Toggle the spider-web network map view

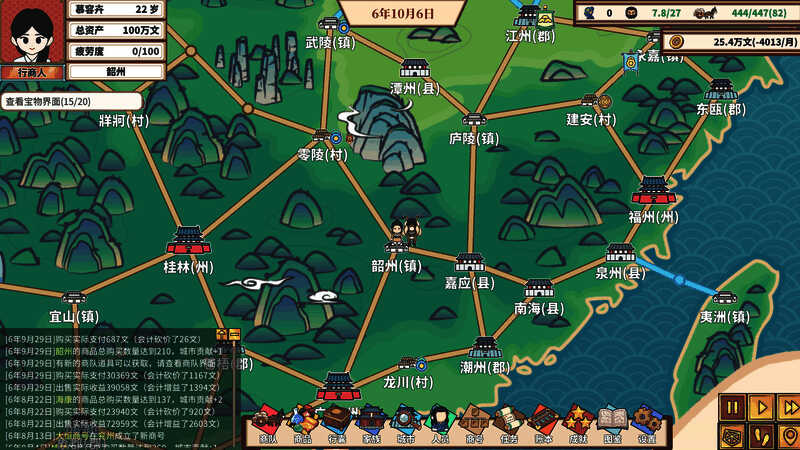pos(733,435)
